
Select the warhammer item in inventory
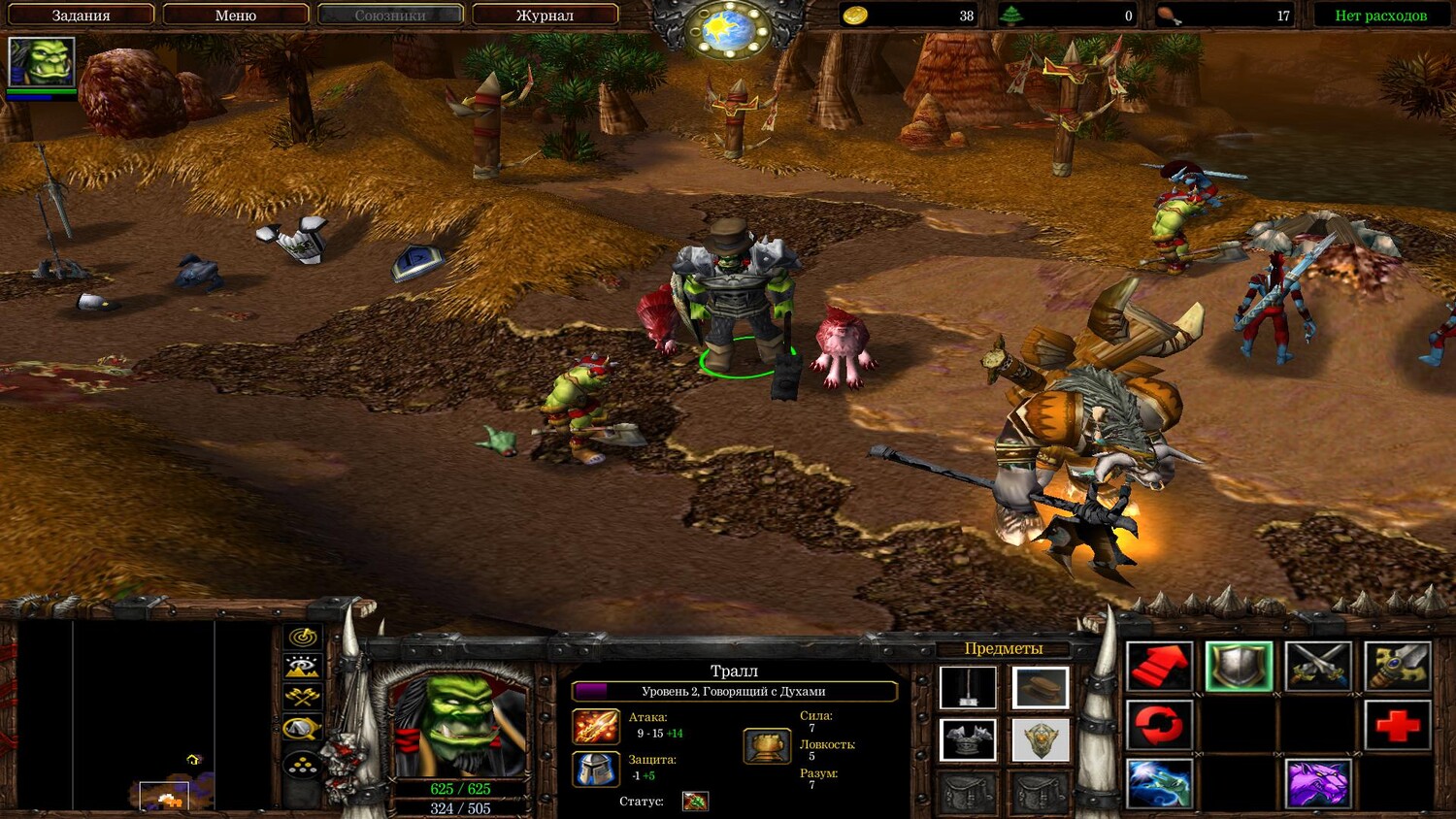coord(968,688)
